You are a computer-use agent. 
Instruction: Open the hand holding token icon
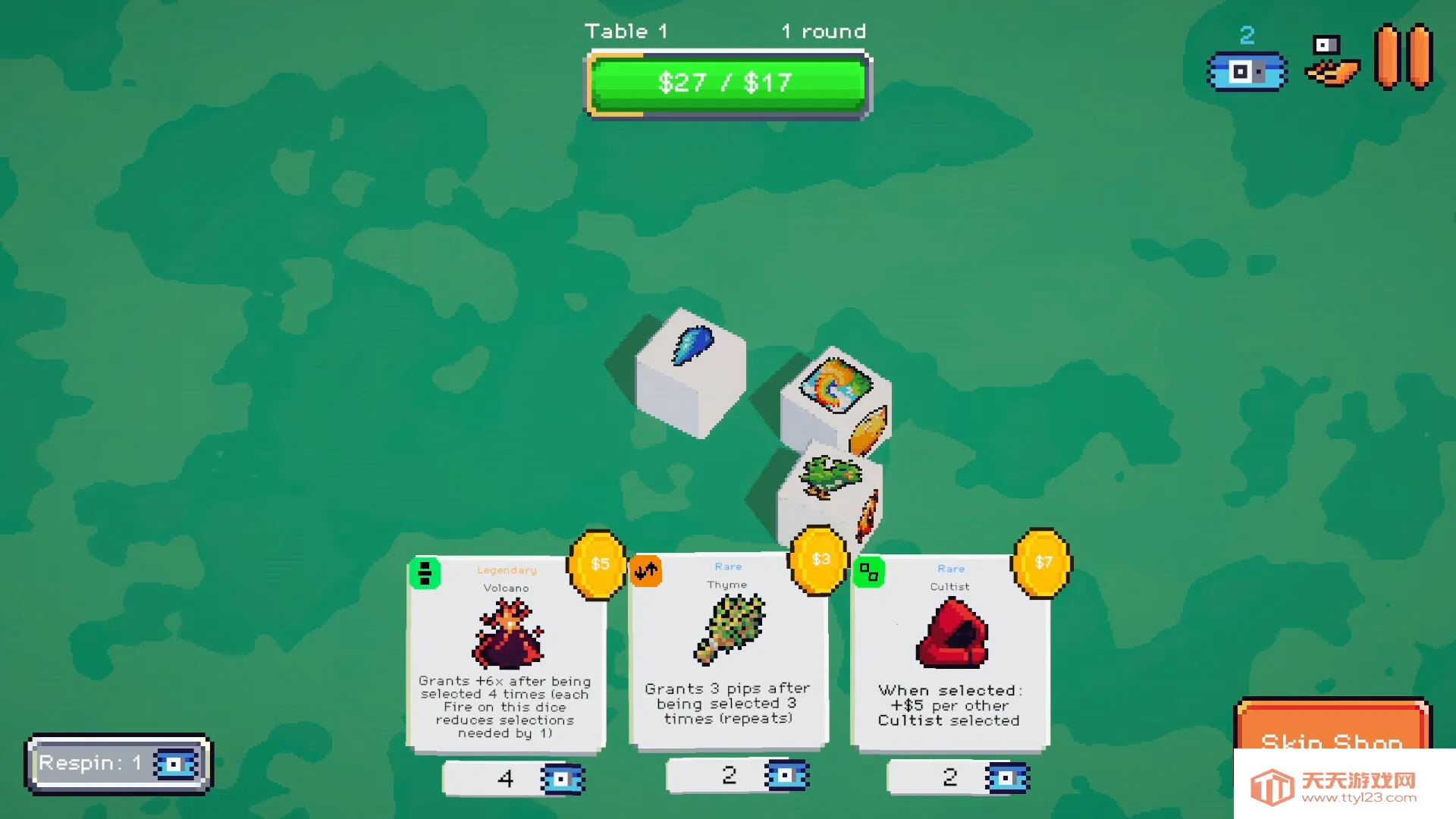tap(1331, 61)
